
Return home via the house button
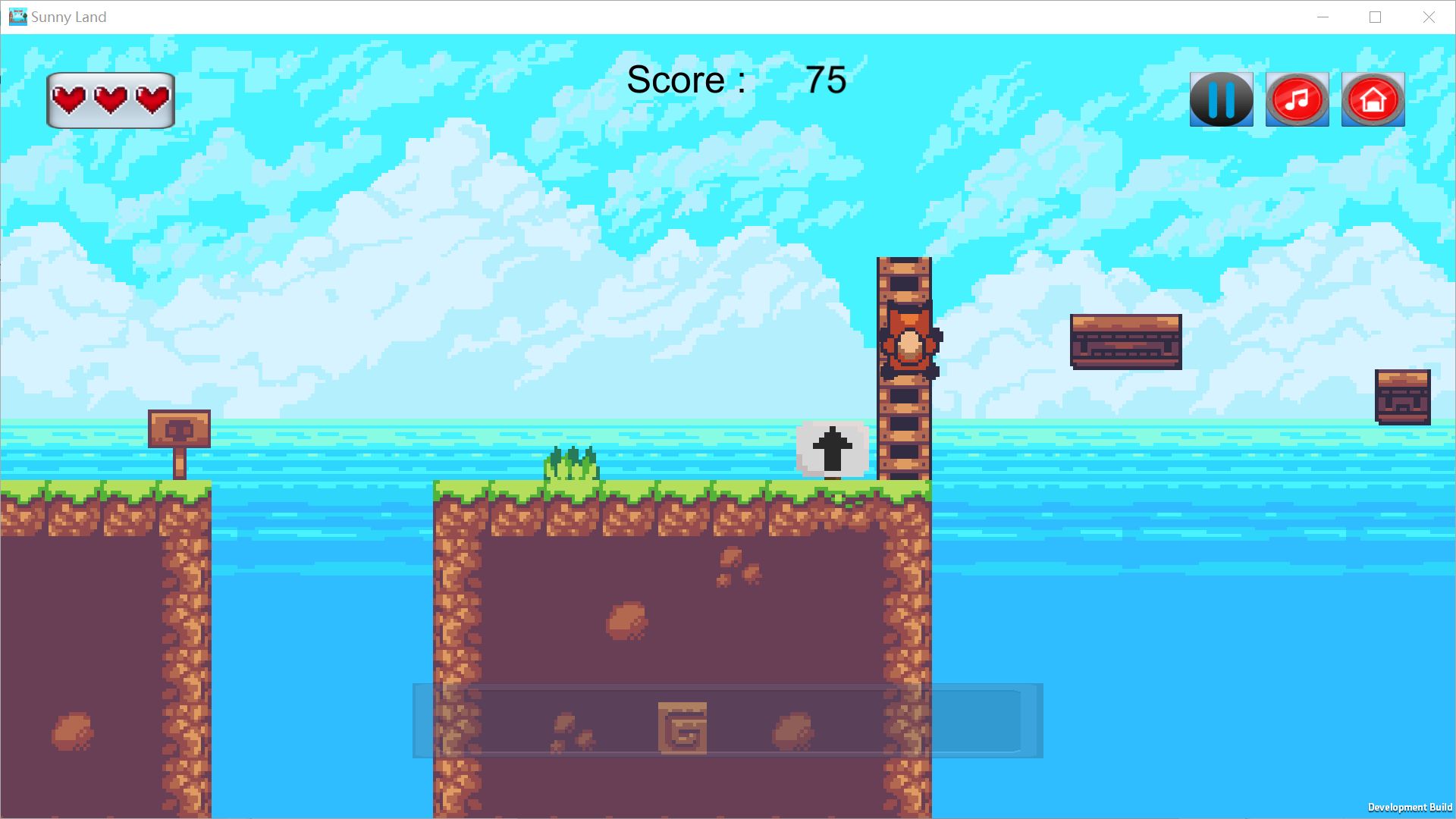coord(1373,99)
